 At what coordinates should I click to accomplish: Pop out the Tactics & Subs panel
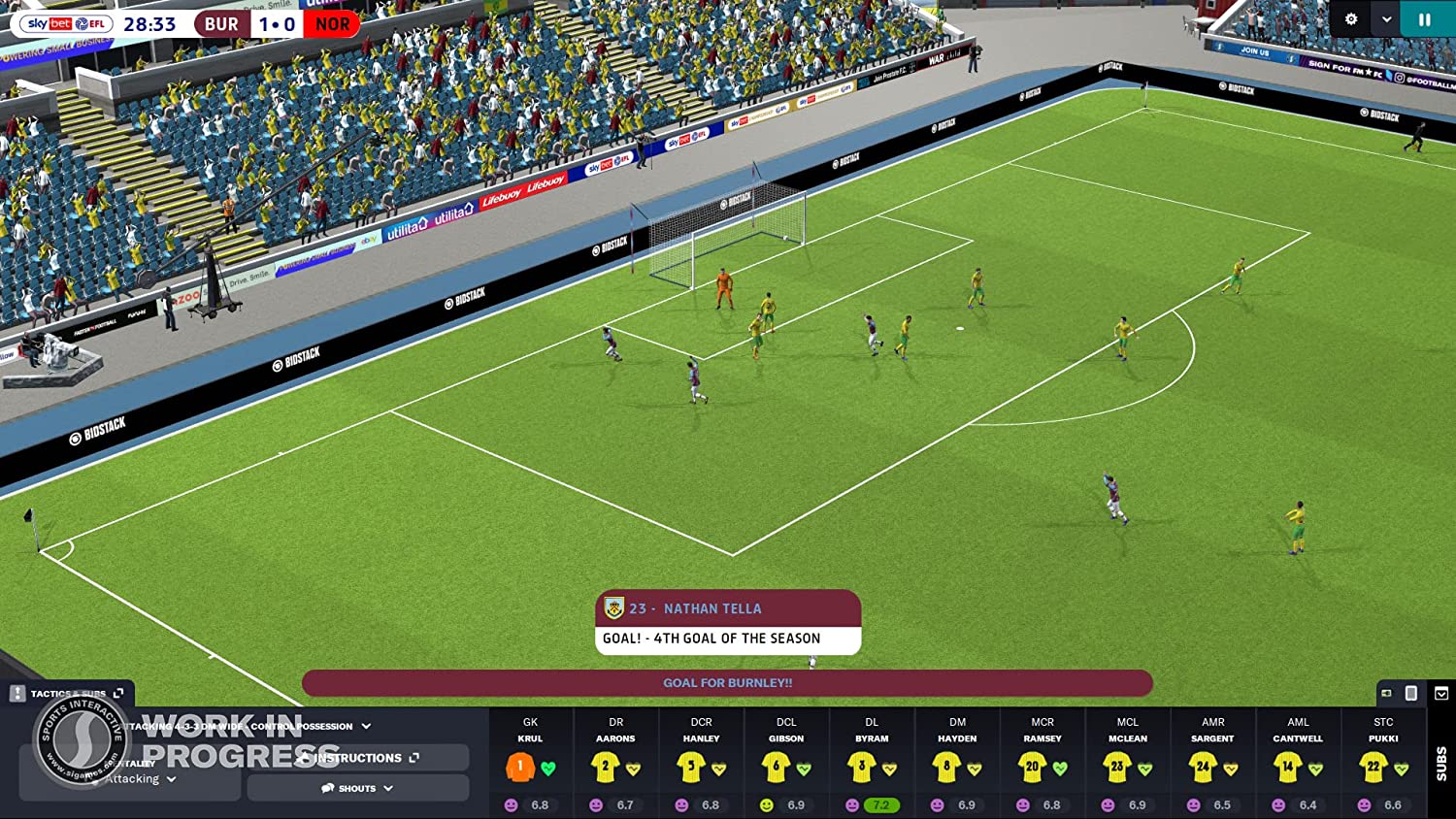pyautogui.click(x=118, y=692)
